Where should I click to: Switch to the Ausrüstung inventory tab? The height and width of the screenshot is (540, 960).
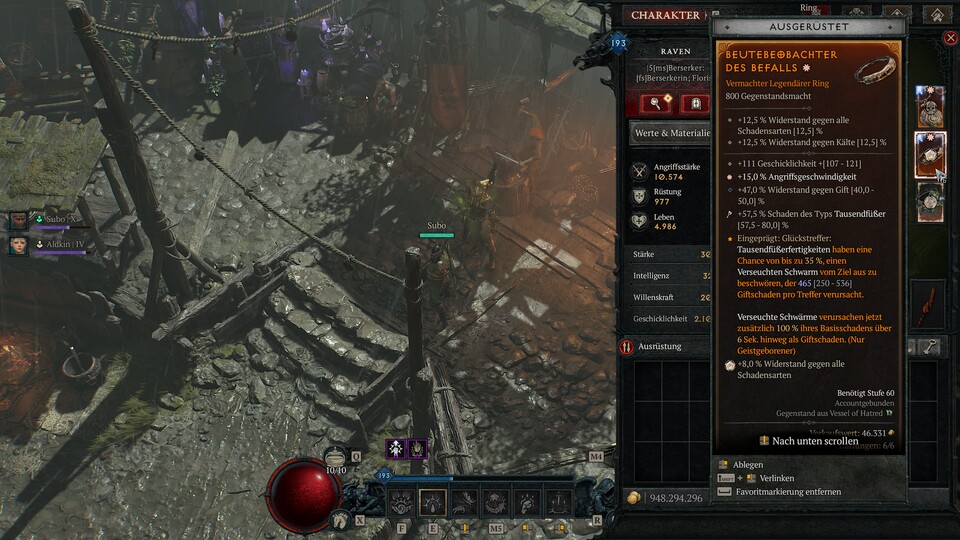pos(664,346)
